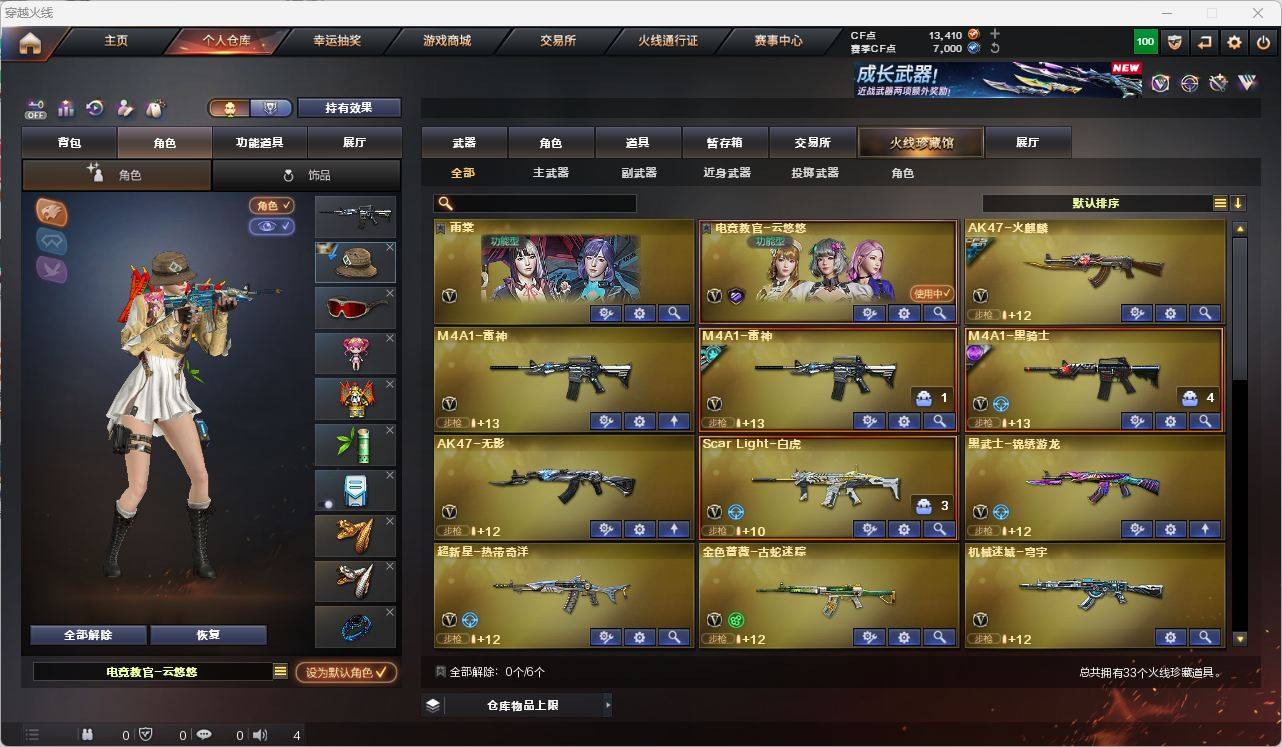Open the refresh/history icon above the backpack tabs
This screenshot has width=1282, height=747.
click(93, 107)
